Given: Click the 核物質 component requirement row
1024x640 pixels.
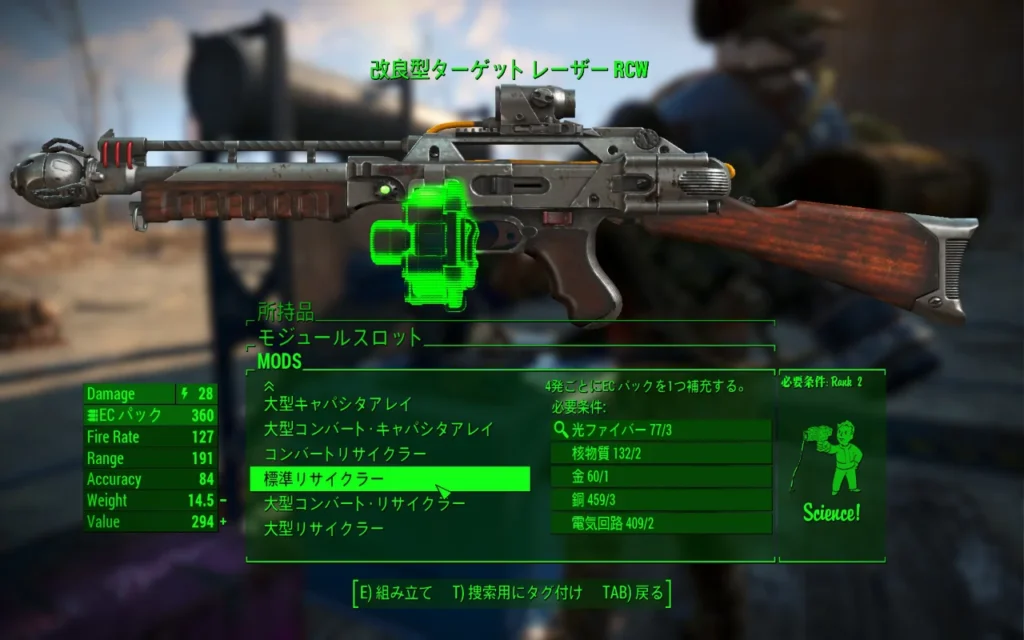Looking at the screenshot, I should tap(661, 454).
